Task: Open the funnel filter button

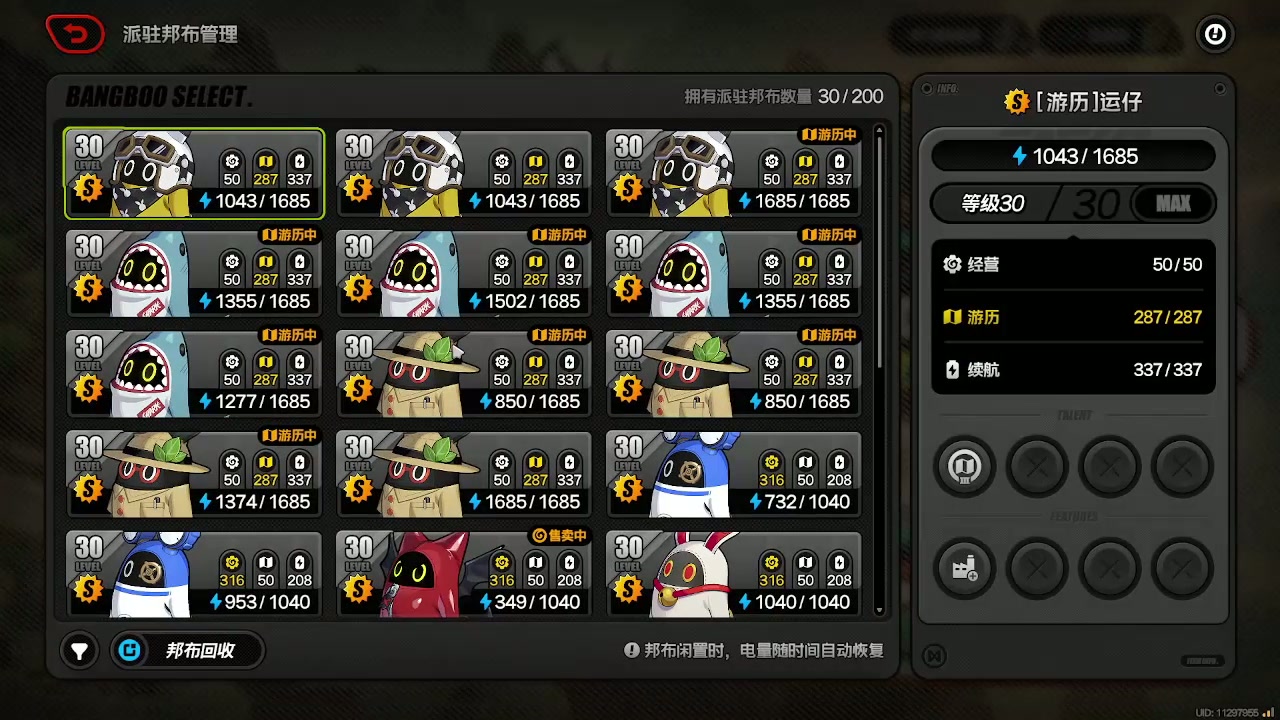Action: click(79, 651)
